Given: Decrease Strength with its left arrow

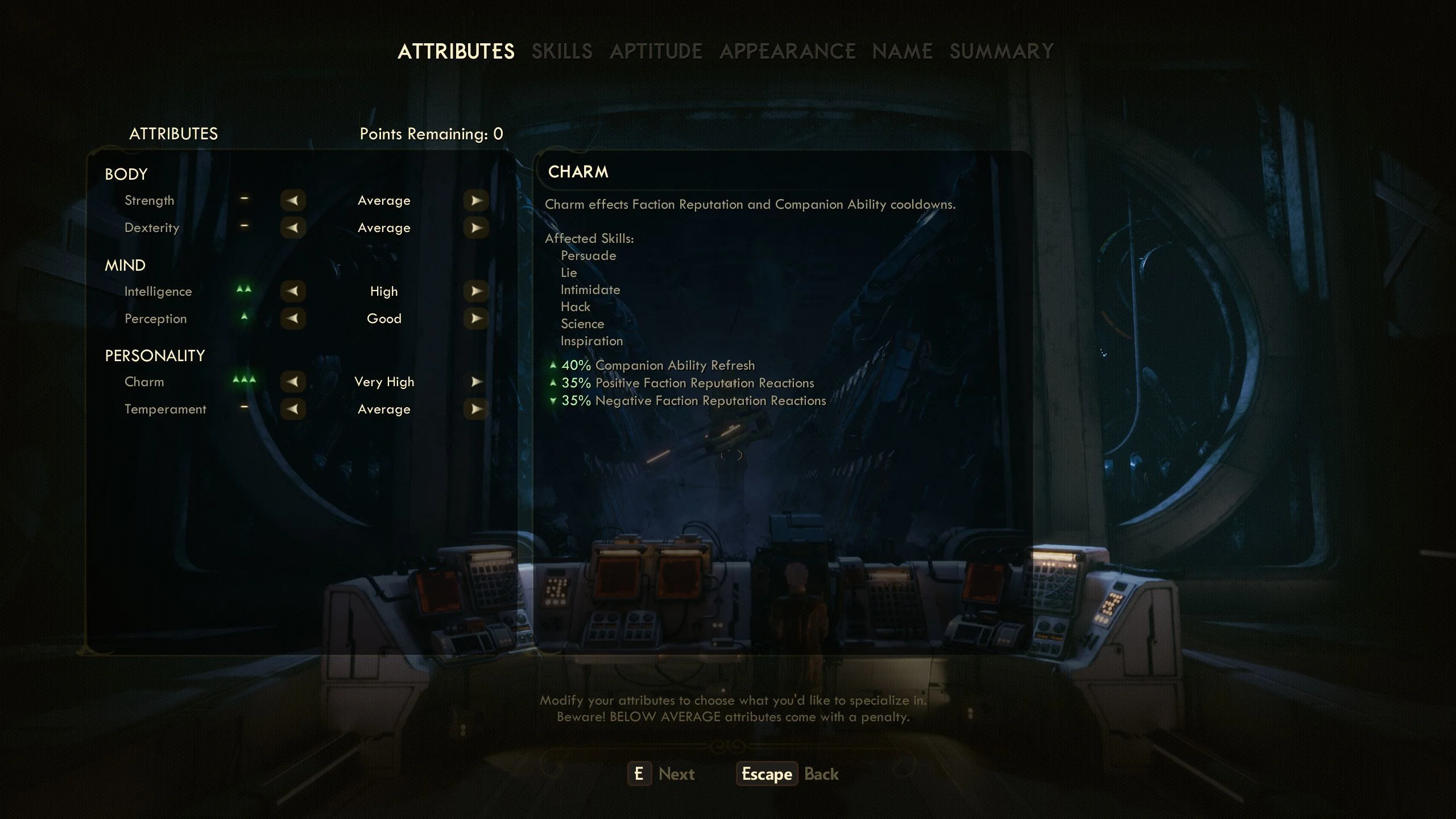Looking at the screenshot, I should pyautogui.click(x=293, y=201).
